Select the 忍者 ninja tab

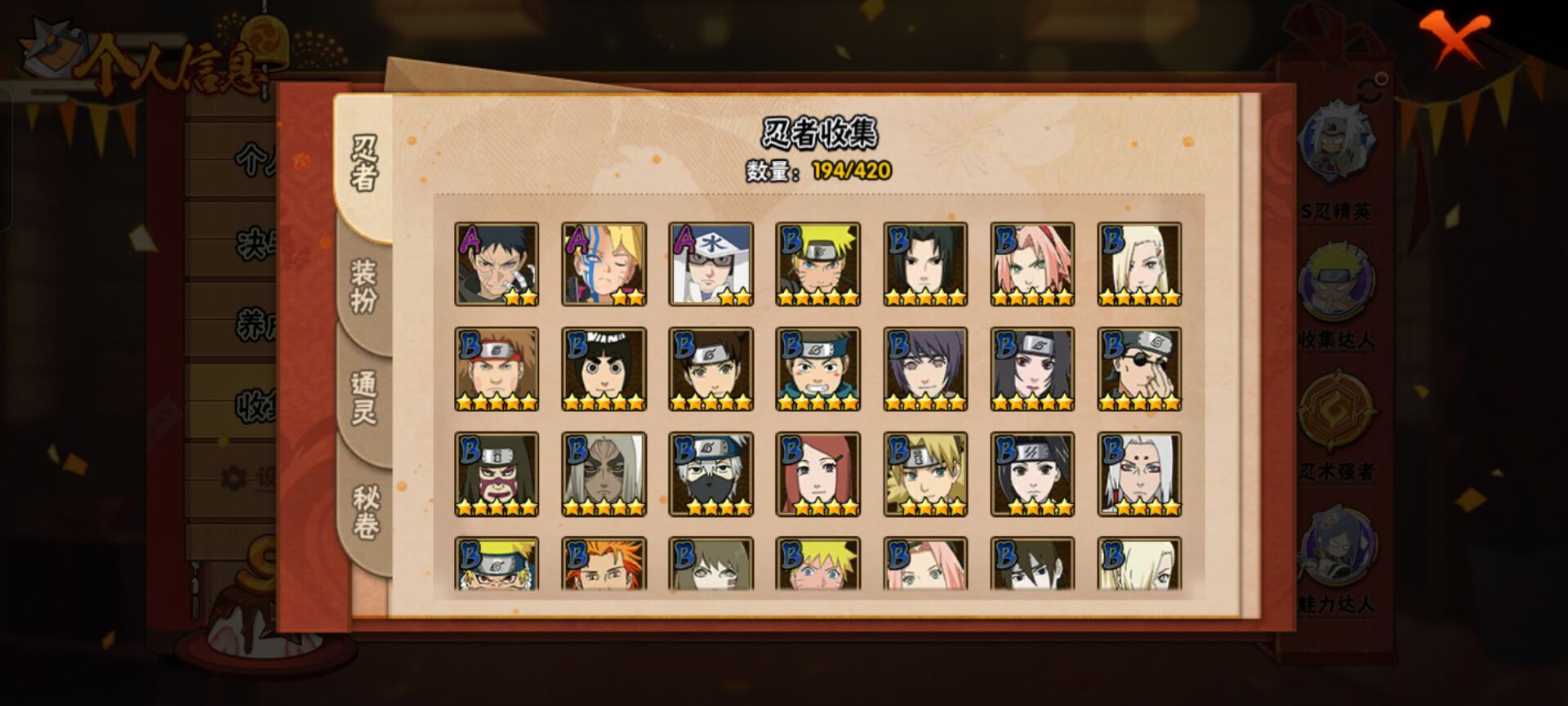click(x=364, y=163)
